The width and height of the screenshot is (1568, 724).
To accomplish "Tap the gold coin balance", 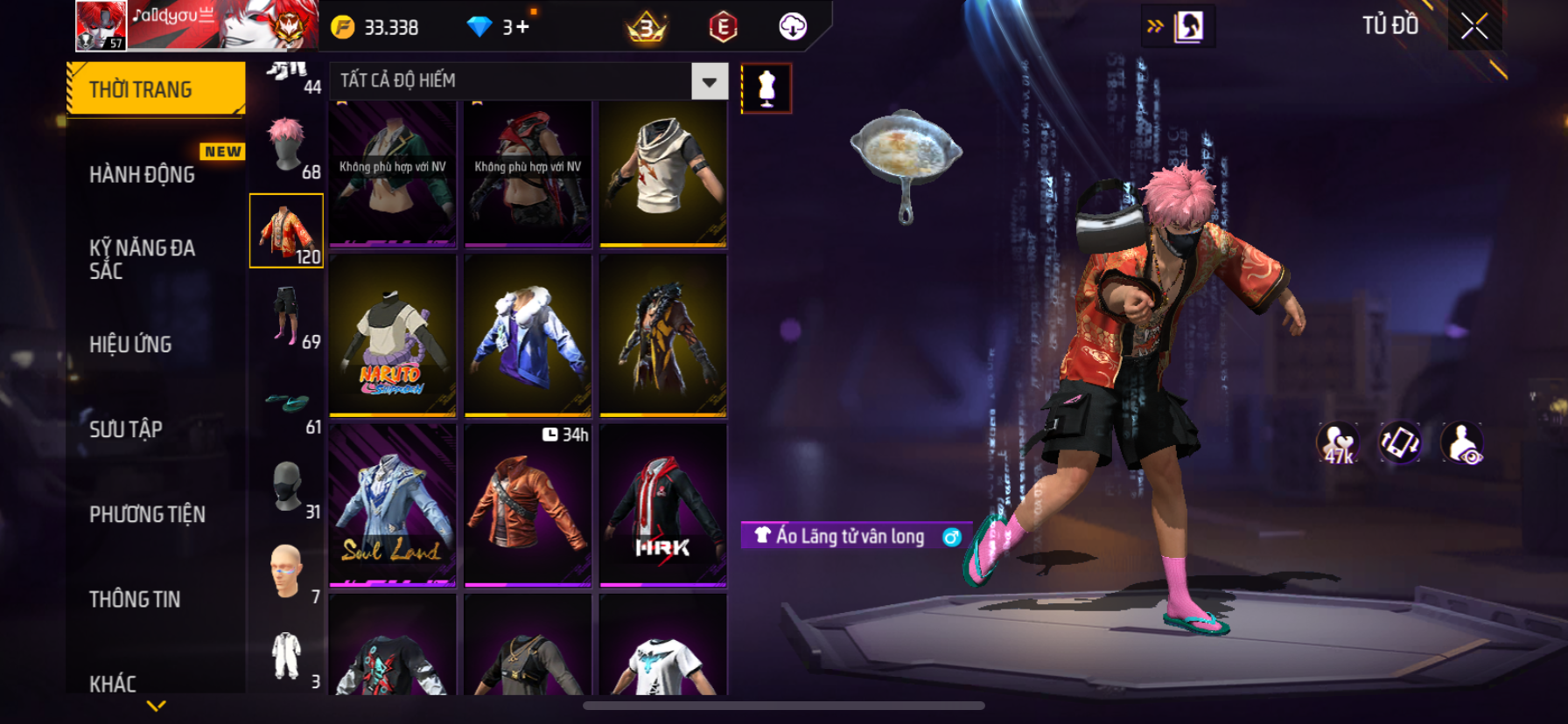I will pos(374,27).
